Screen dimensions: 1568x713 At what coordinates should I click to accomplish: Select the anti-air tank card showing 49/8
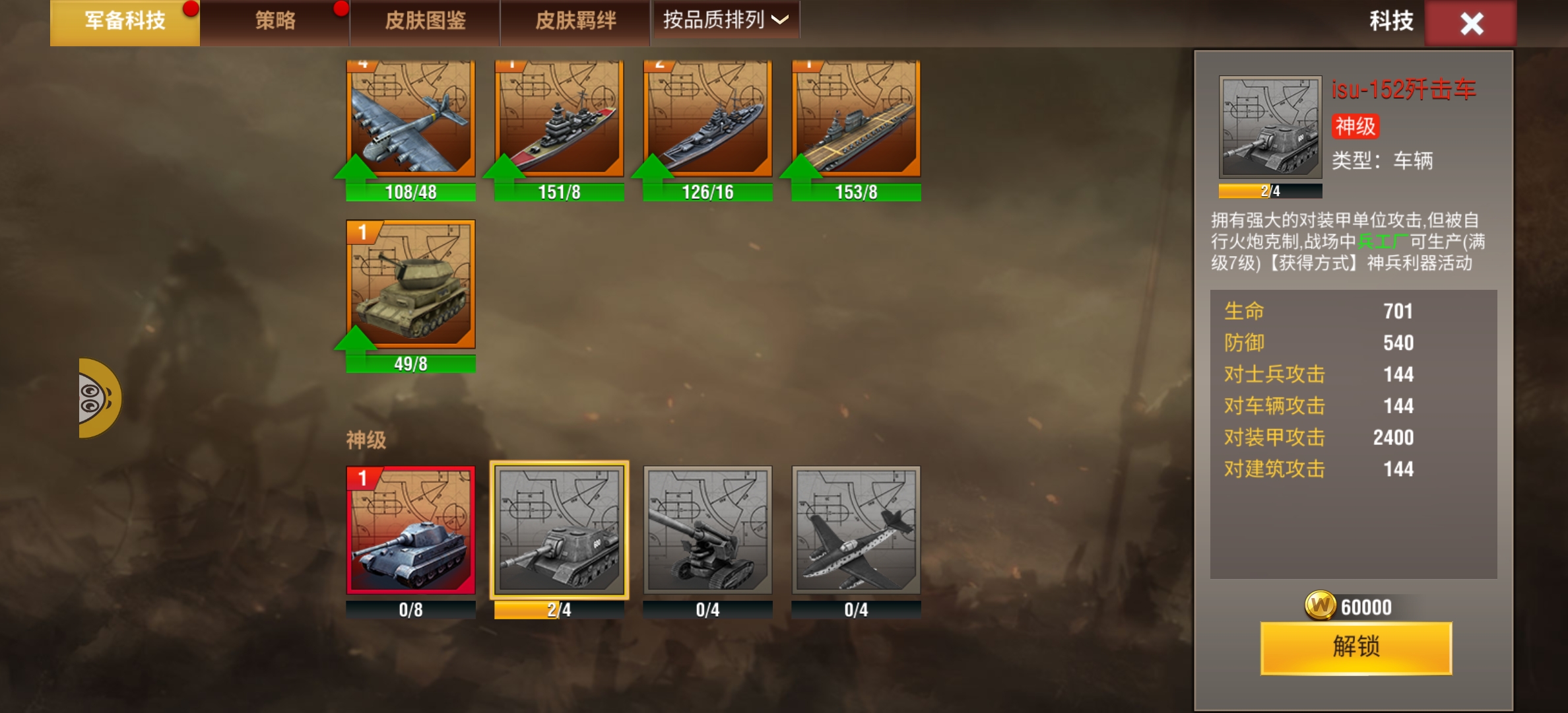click(x=410, y=285)
